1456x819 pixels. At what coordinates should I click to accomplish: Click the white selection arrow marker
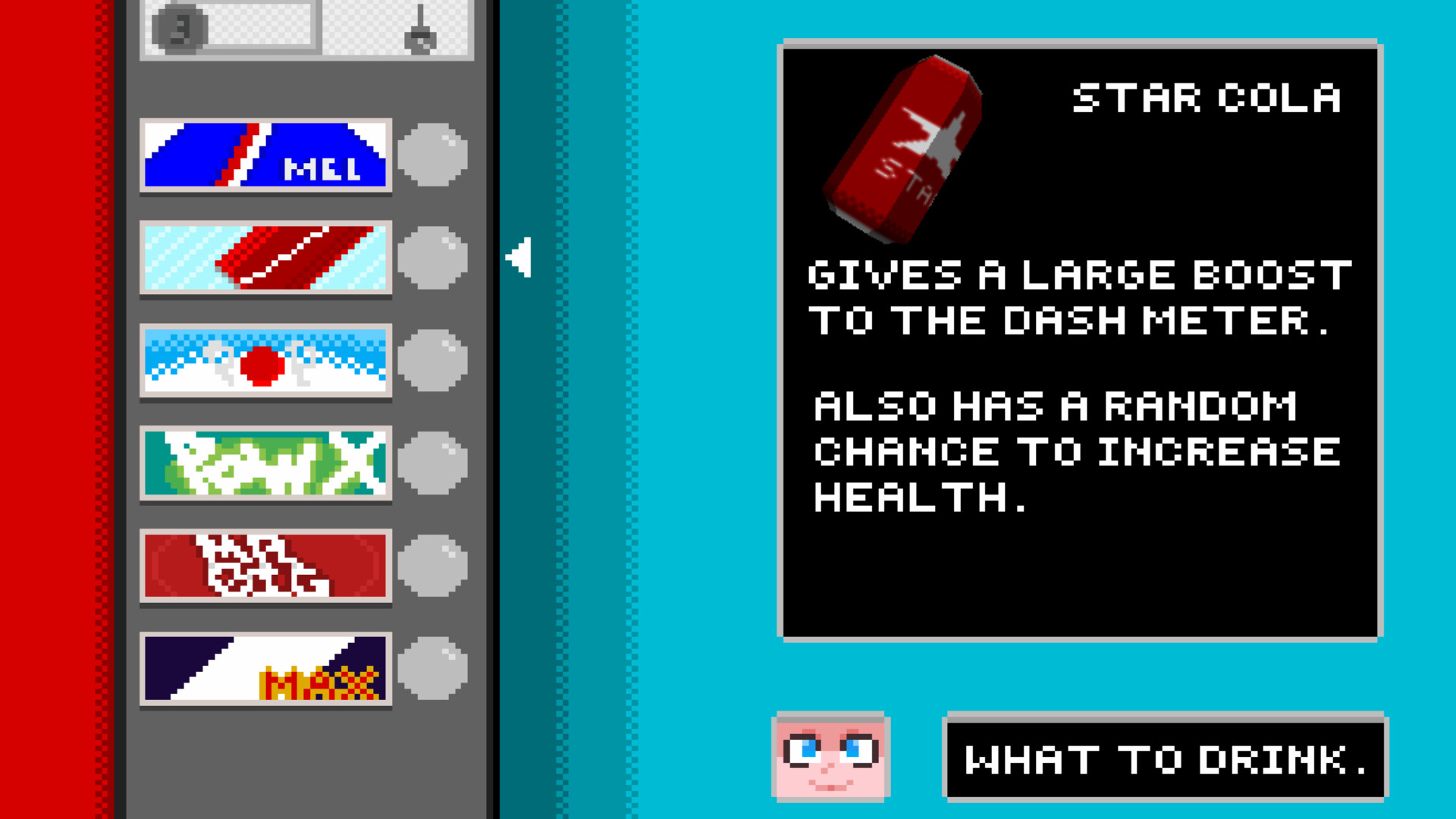(x=519, y=258)
